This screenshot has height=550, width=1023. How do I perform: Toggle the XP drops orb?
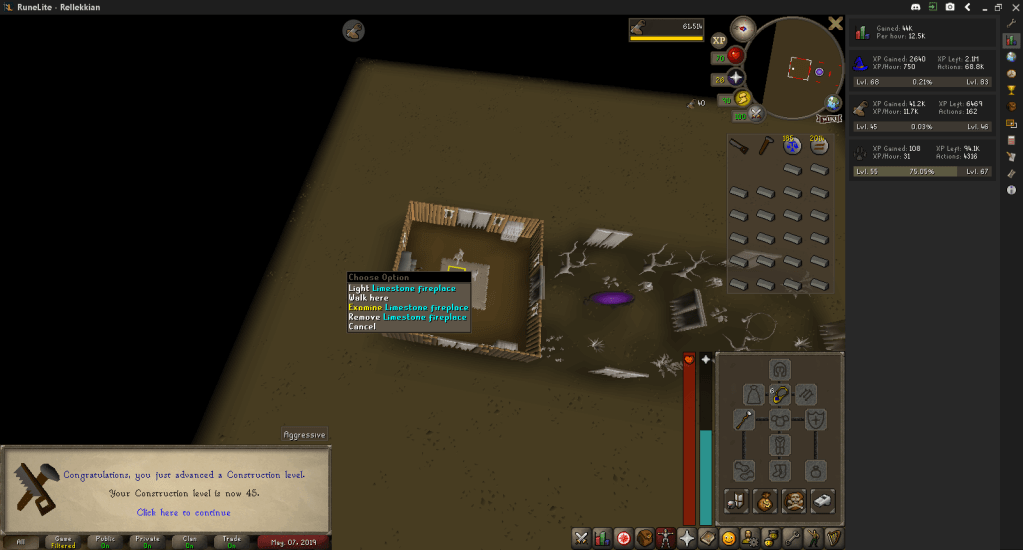point(719,41)
